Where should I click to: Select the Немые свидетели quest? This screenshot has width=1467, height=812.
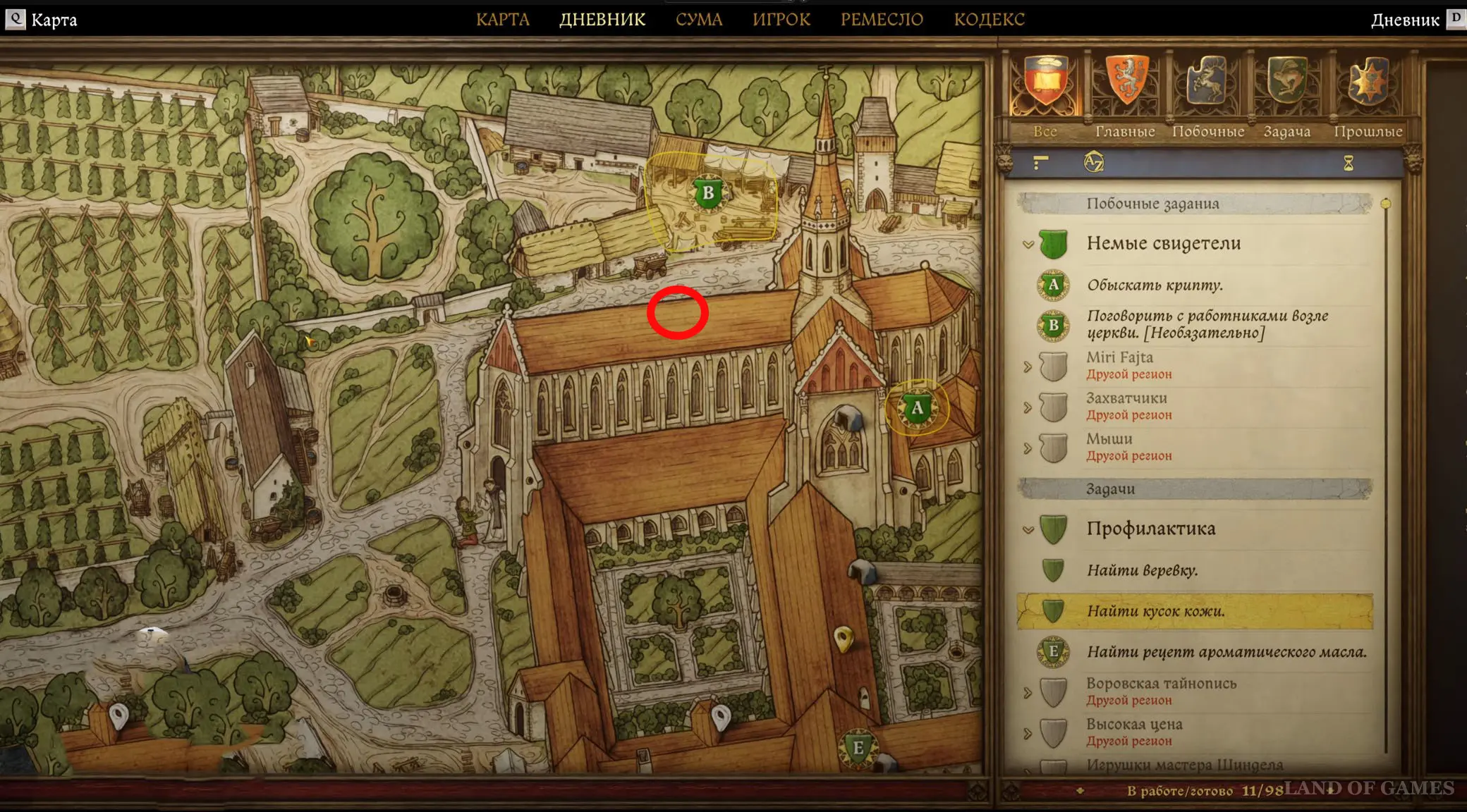[x=1163, y=244]
